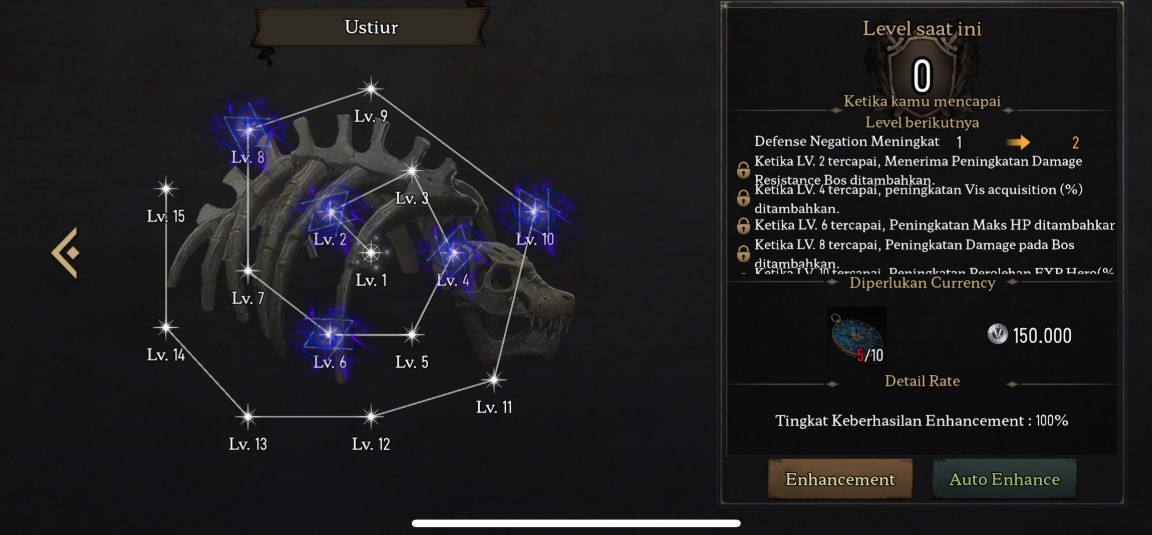Pick the Lv. 5 star node
1152x535 pixels.
point(411,334)
